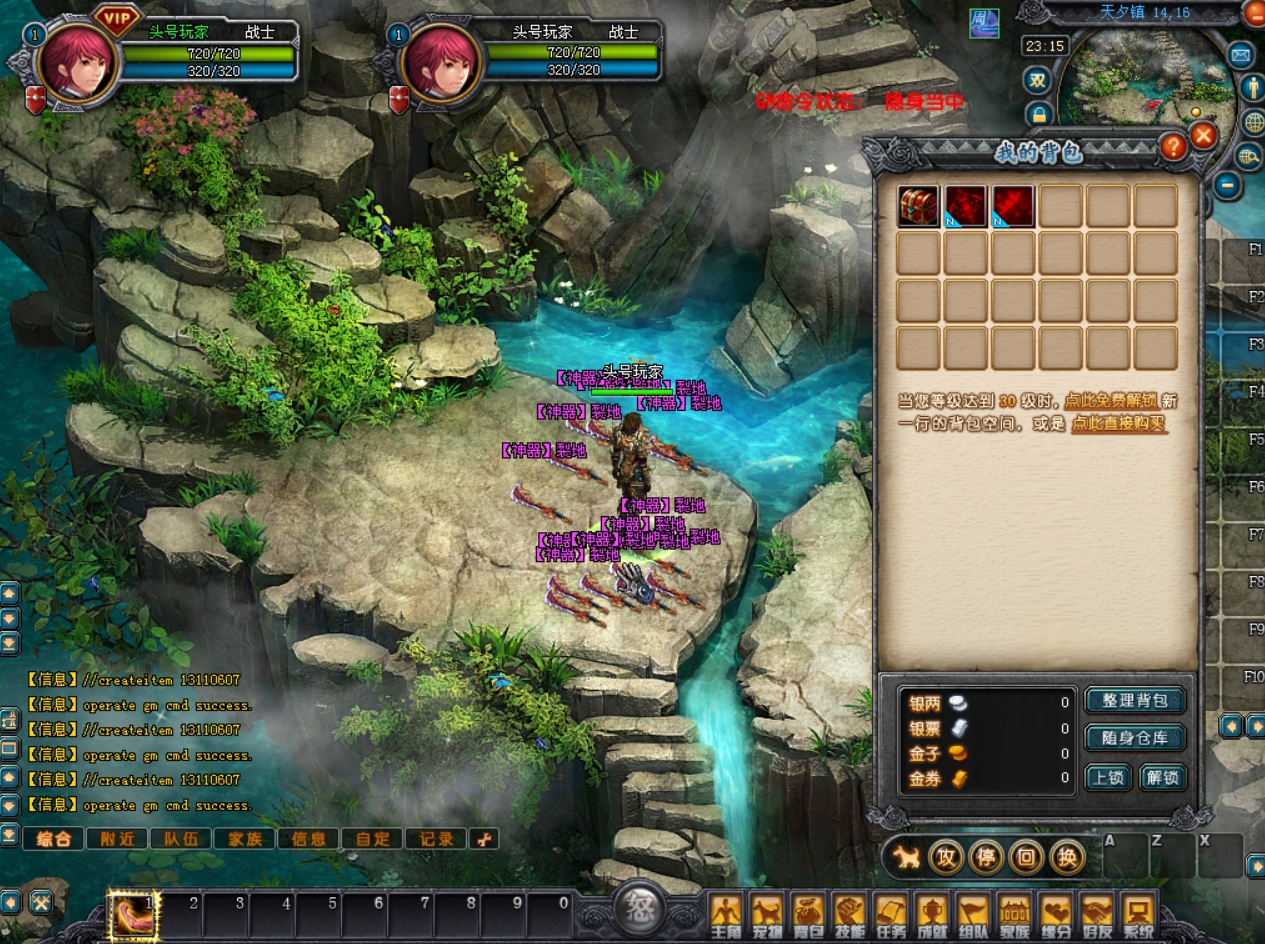Image resolution: width=1265 pixels, height=944 pixels.
Task: Click the 上锁 lock button
Action: [1108, 777]
